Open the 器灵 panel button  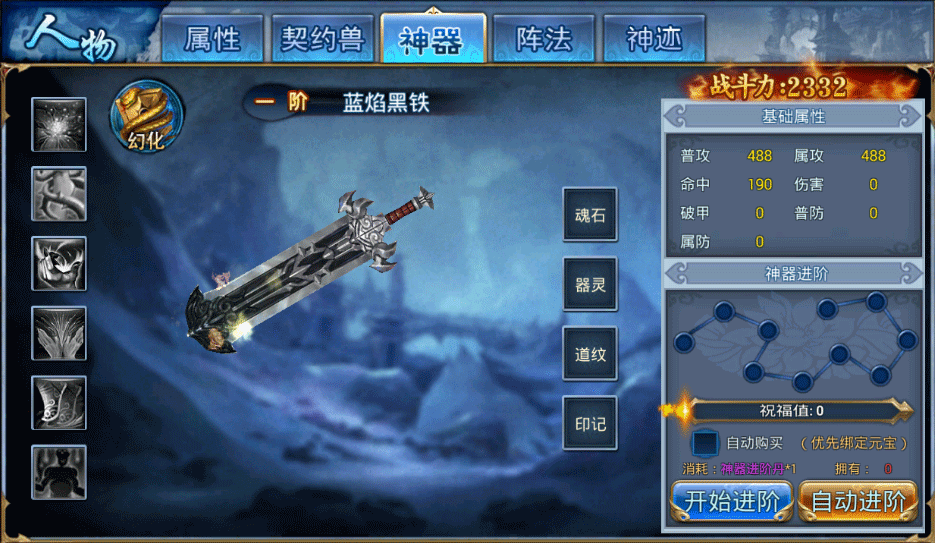pyautogui.click(x=590, y=285)
